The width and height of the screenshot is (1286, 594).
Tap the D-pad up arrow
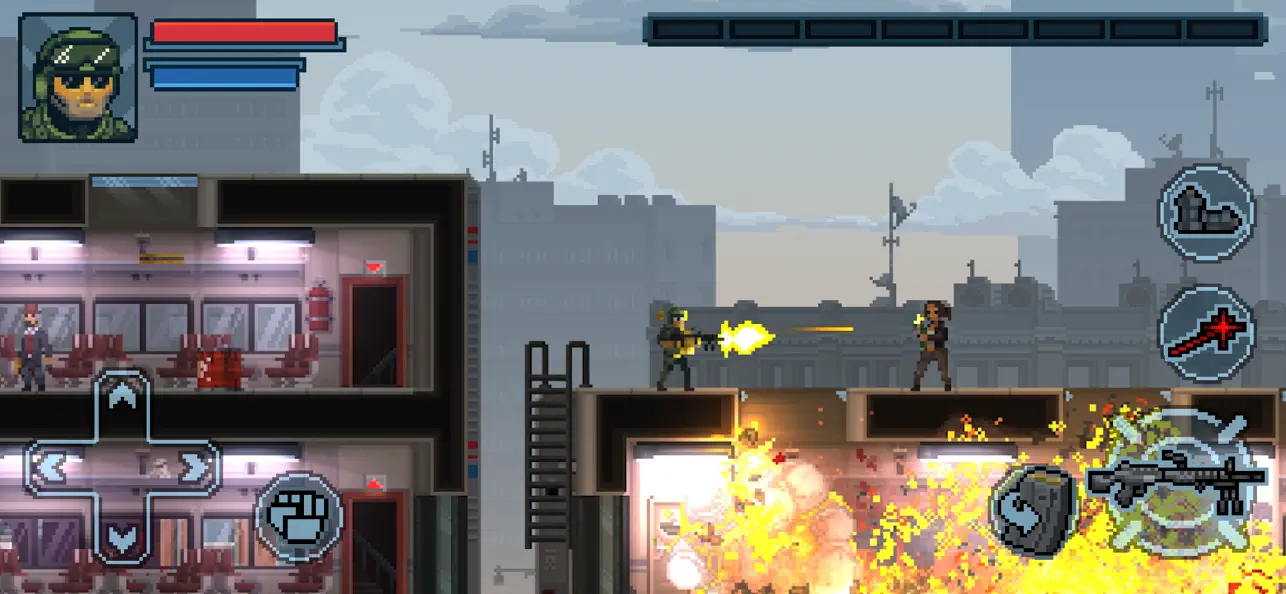tap(122, 399)
